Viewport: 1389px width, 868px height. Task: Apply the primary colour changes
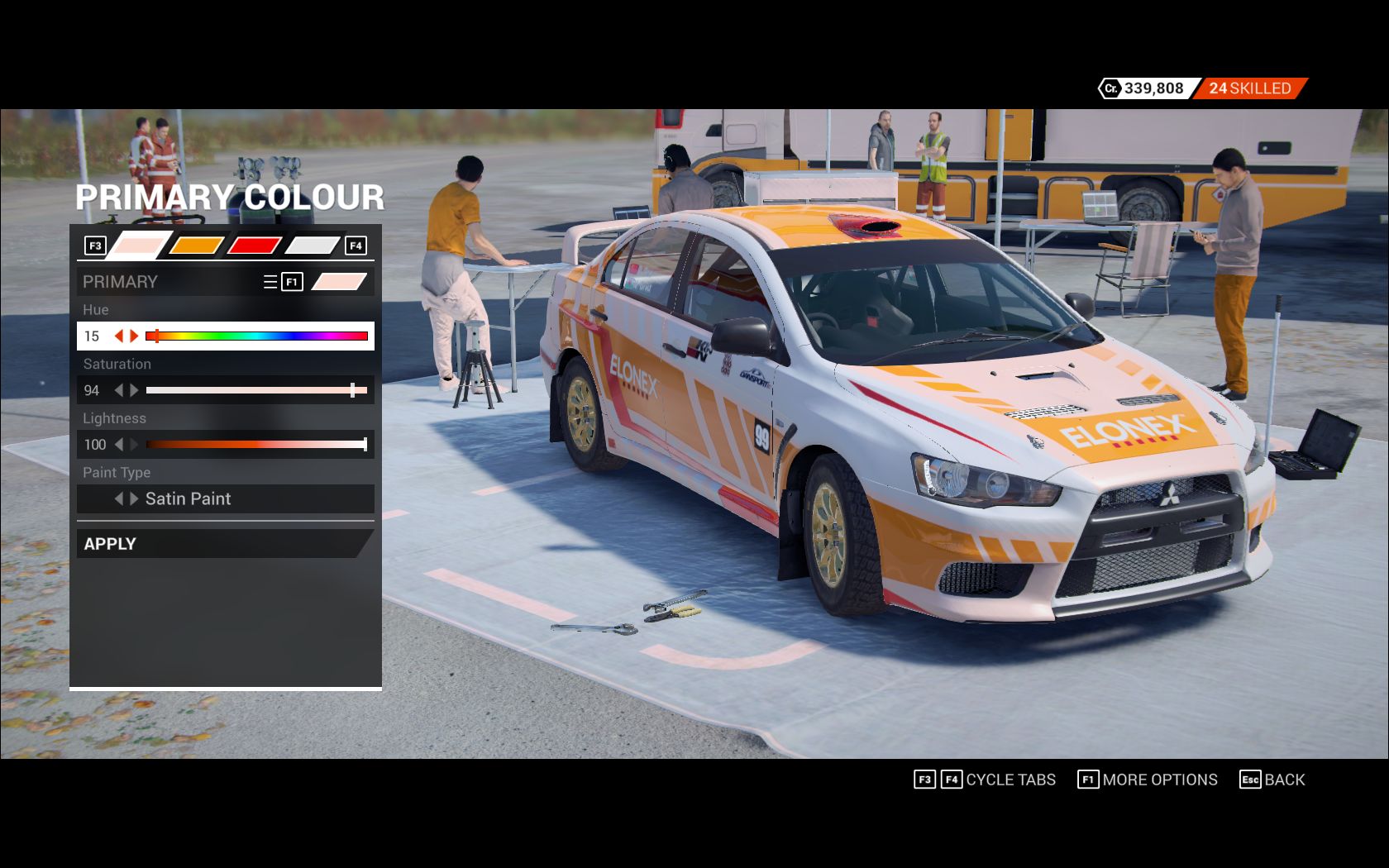[x=223, y=543]
